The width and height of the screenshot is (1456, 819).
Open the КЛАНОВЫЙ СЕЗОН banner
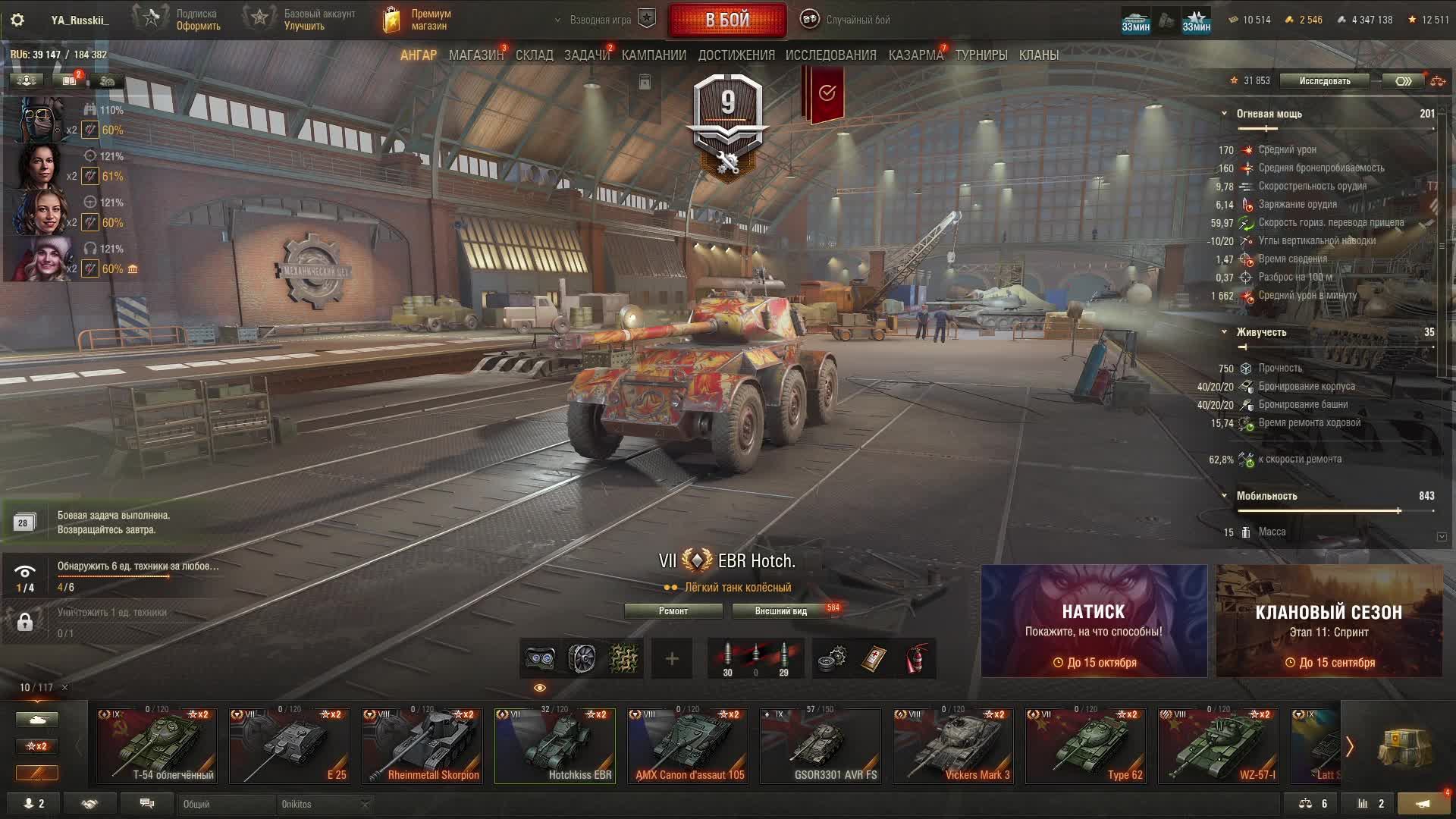[x=1329, y=621]
